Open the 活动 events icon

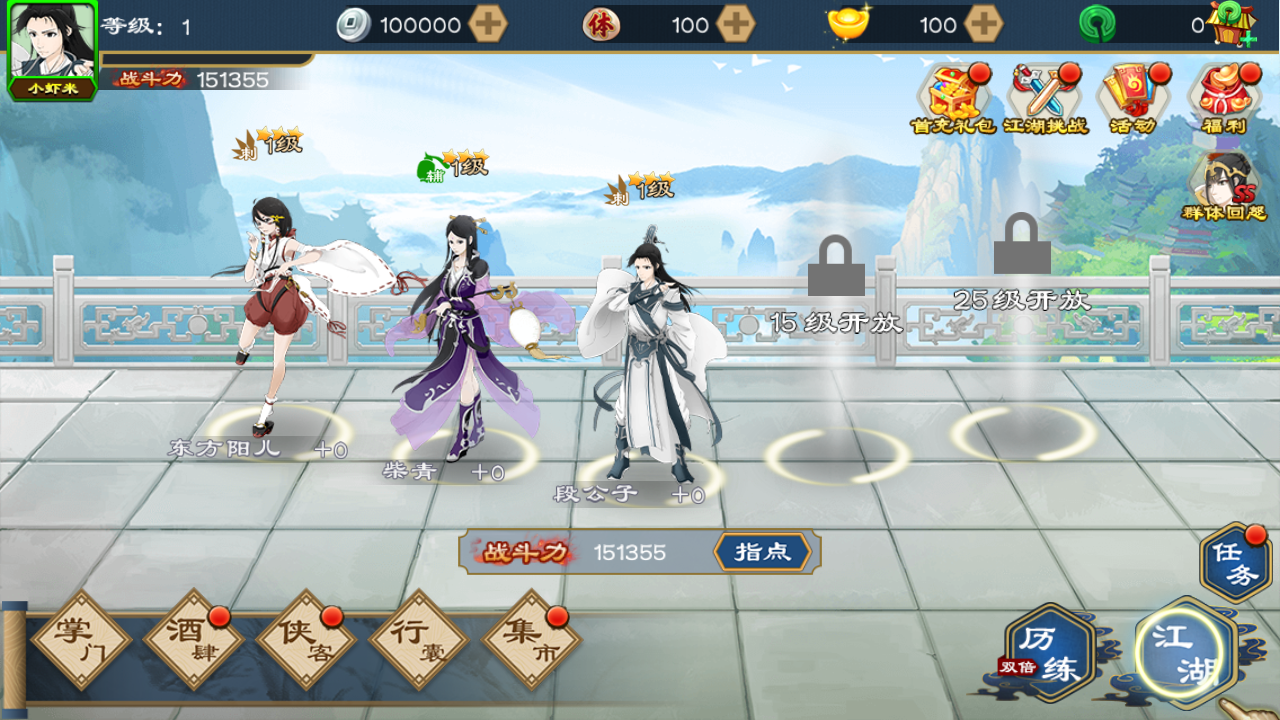[1132, 96]
